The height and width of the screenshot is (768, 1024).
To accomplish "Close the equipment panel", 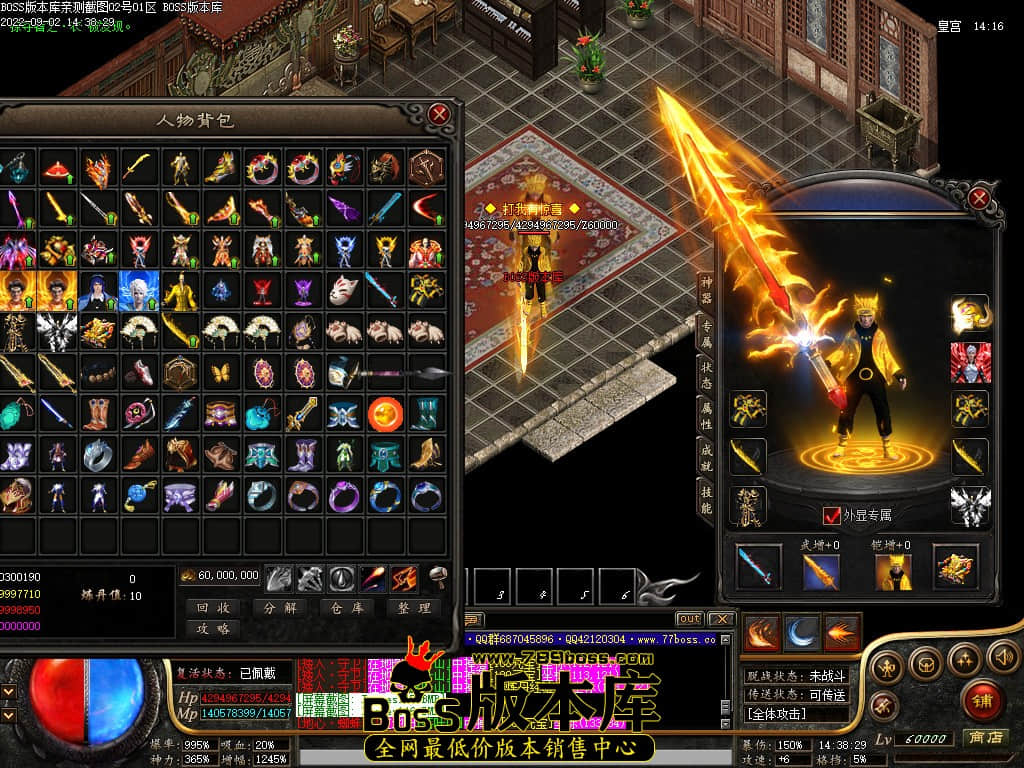I will [x=979, y=198].
